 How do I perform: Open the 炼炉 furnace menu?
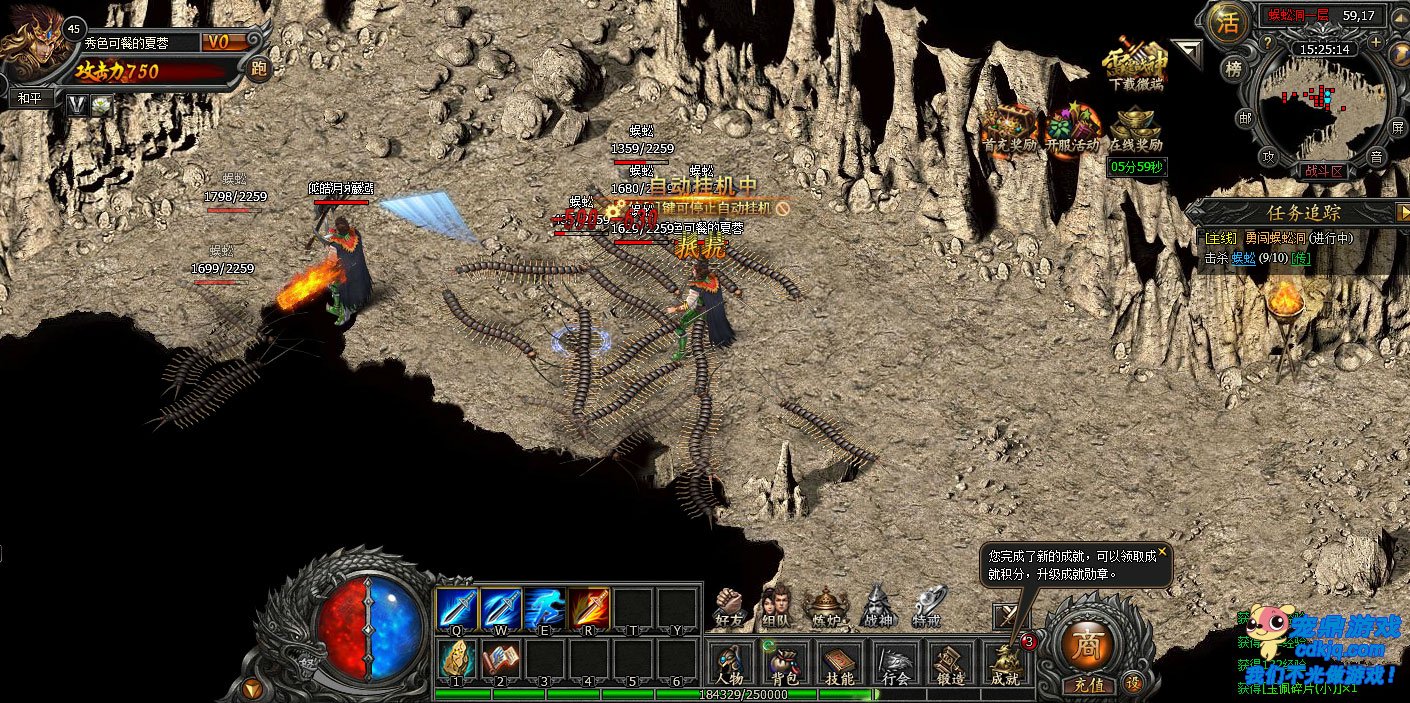point(827,606)
